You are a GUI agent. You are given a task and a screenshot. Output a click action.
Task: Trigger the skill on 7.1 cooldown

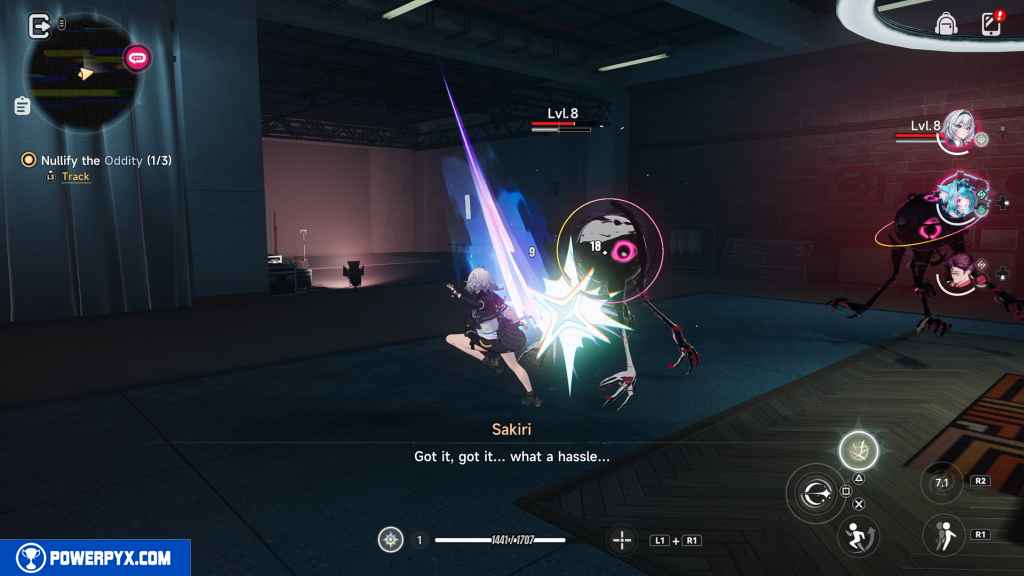coord(942,483)
